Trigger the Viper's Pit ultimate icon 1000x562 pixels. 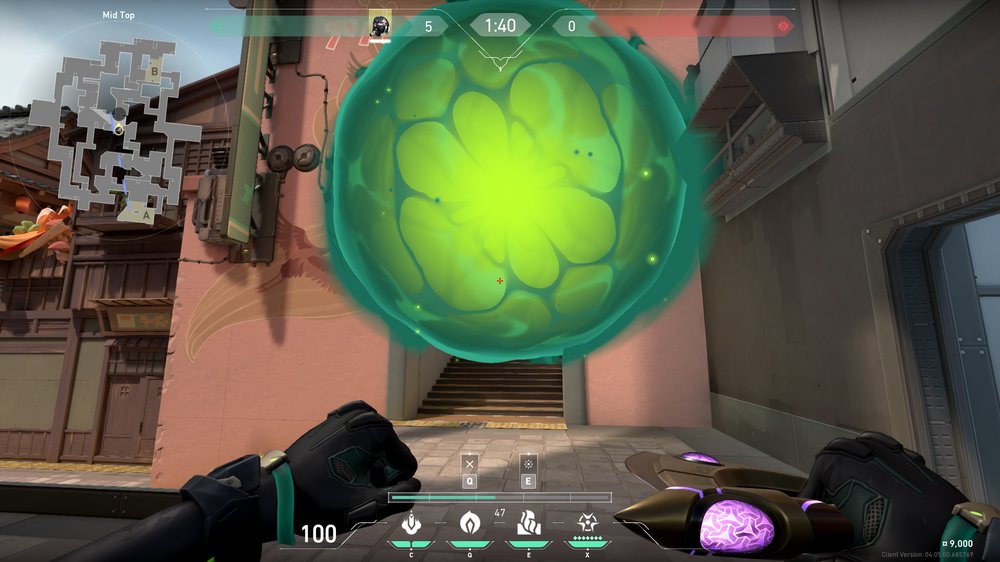coord(587,523)
